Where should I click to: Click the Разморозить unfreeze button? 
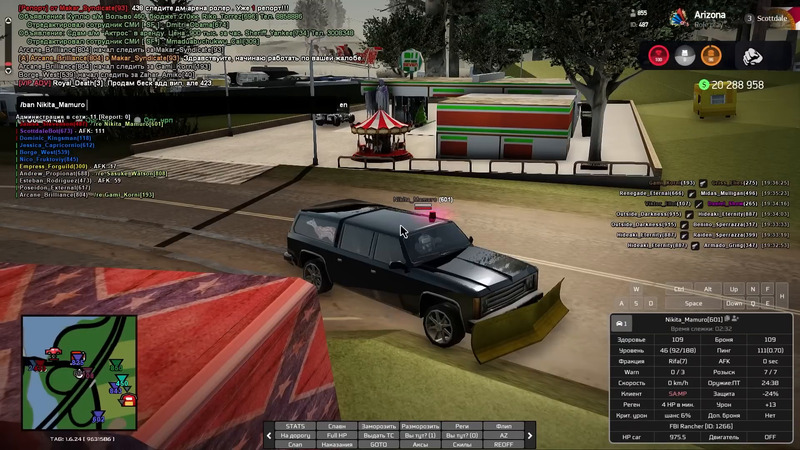tap(420, 426)
